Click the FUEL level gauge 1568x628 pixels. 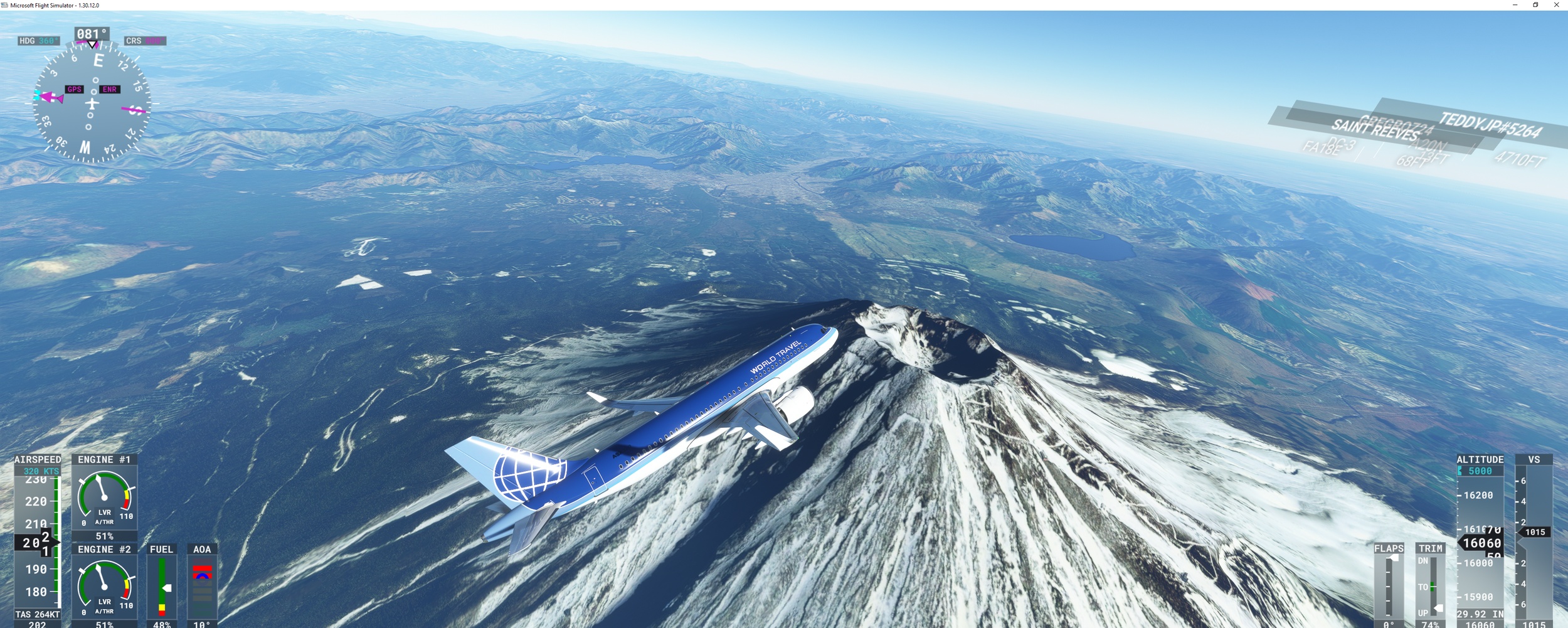coord(162,587)
